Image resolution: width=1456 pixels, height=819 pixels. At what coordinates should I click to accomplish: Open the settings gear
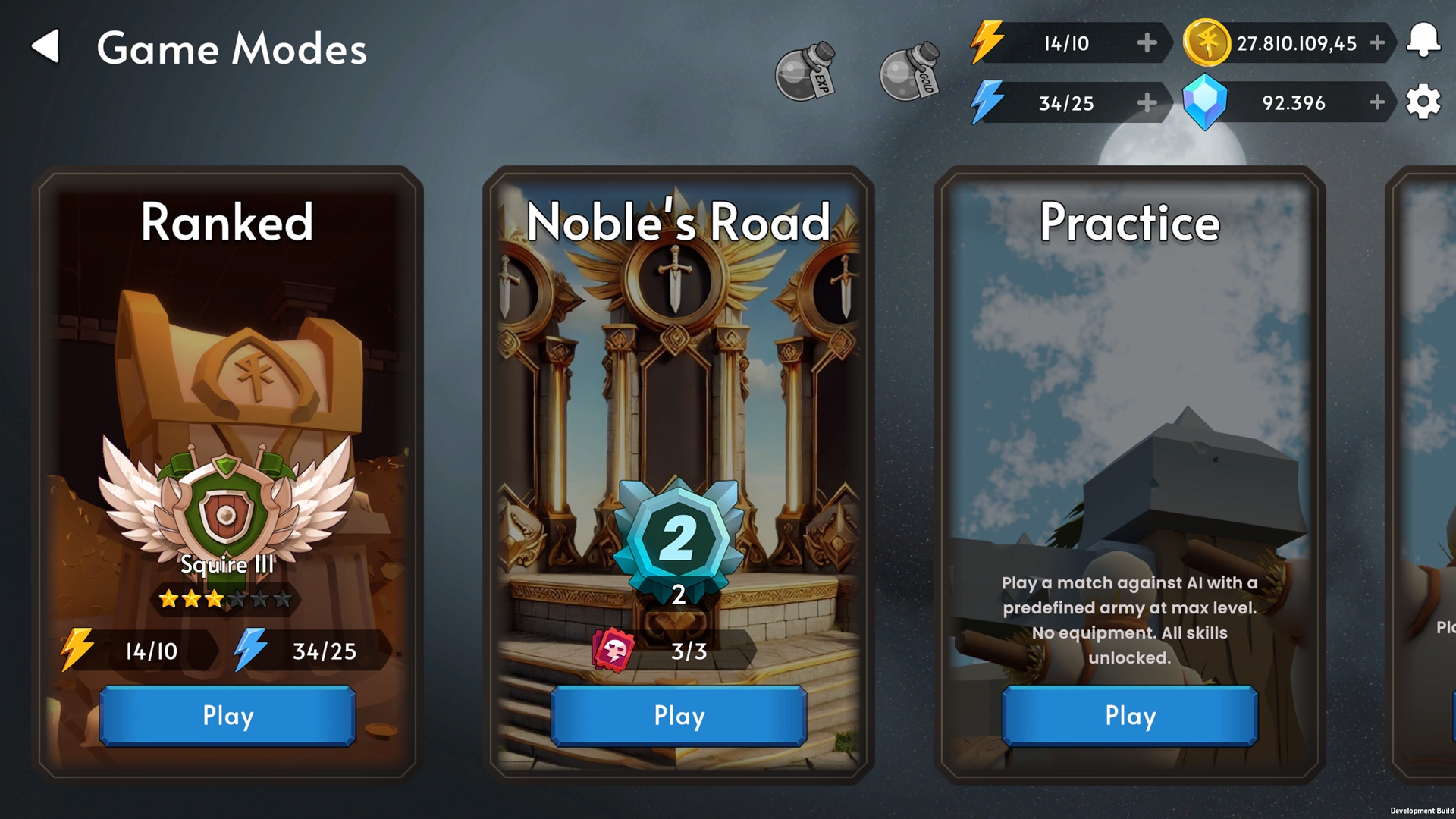tap(1424, 102)
